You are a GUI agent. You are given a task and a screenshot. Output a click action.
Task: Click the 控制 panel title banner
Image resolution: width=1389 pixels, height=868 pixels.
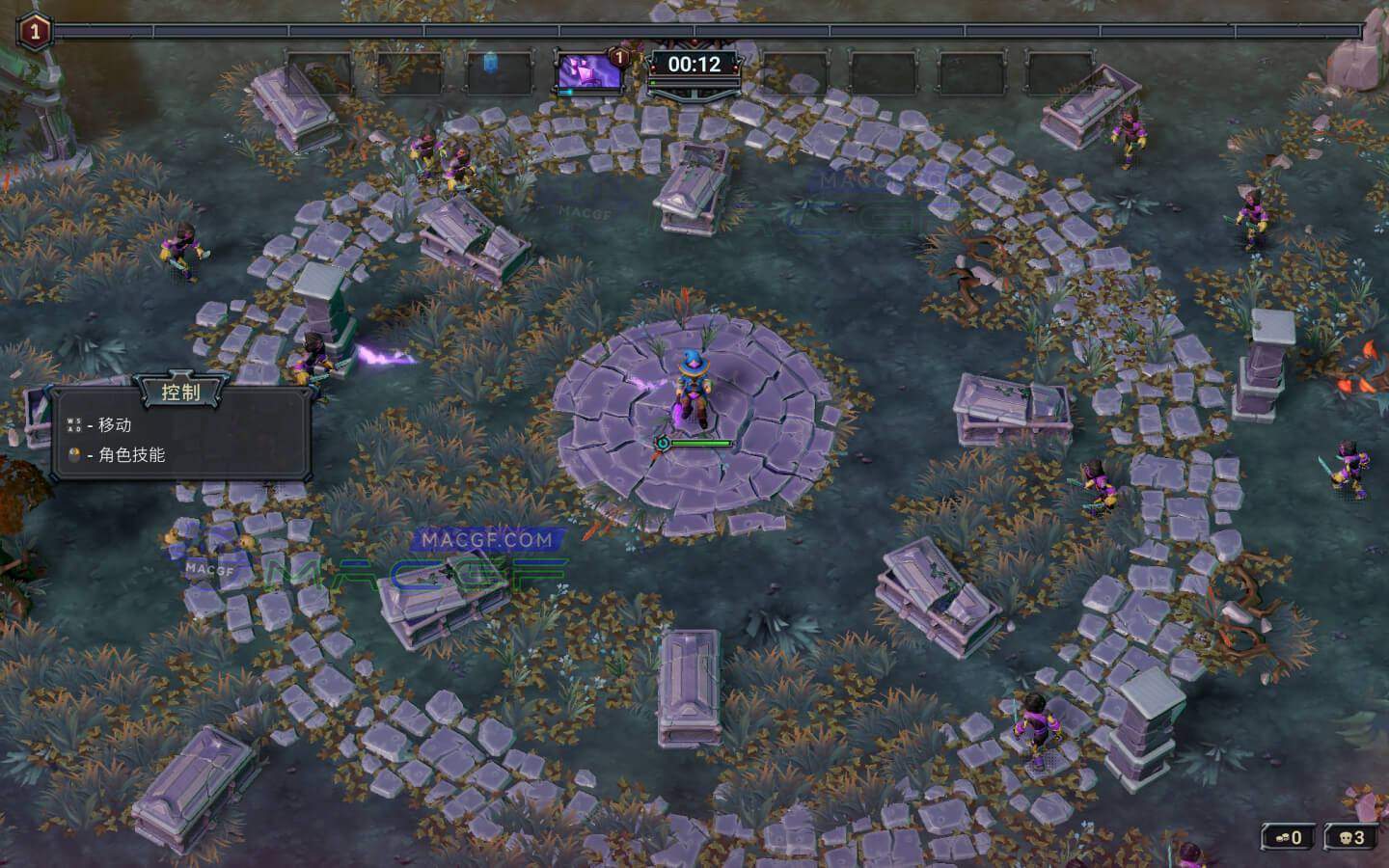pos(179,392)
